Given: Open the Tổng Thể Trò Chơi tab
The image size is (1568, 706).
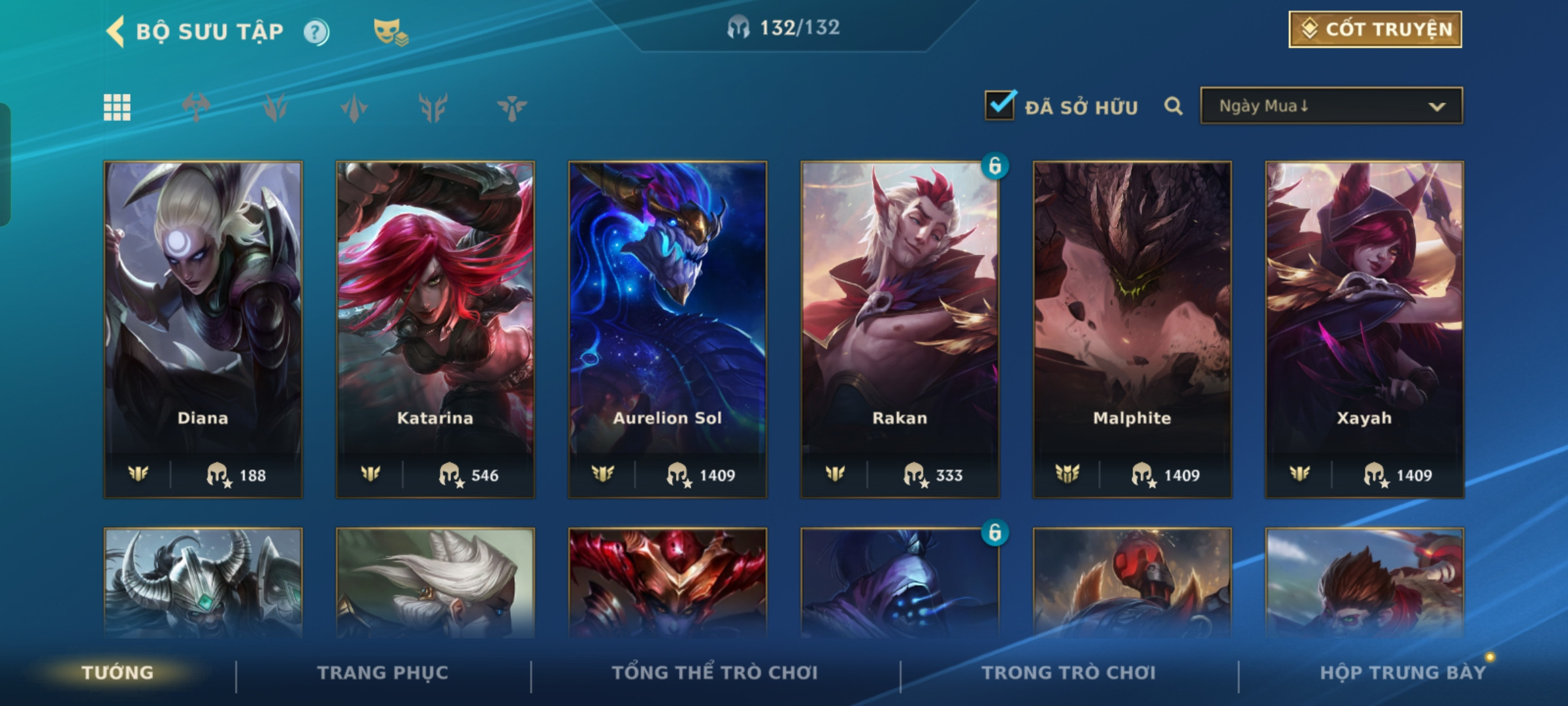Looking at the screenshot, I should (x=715, y=673).
